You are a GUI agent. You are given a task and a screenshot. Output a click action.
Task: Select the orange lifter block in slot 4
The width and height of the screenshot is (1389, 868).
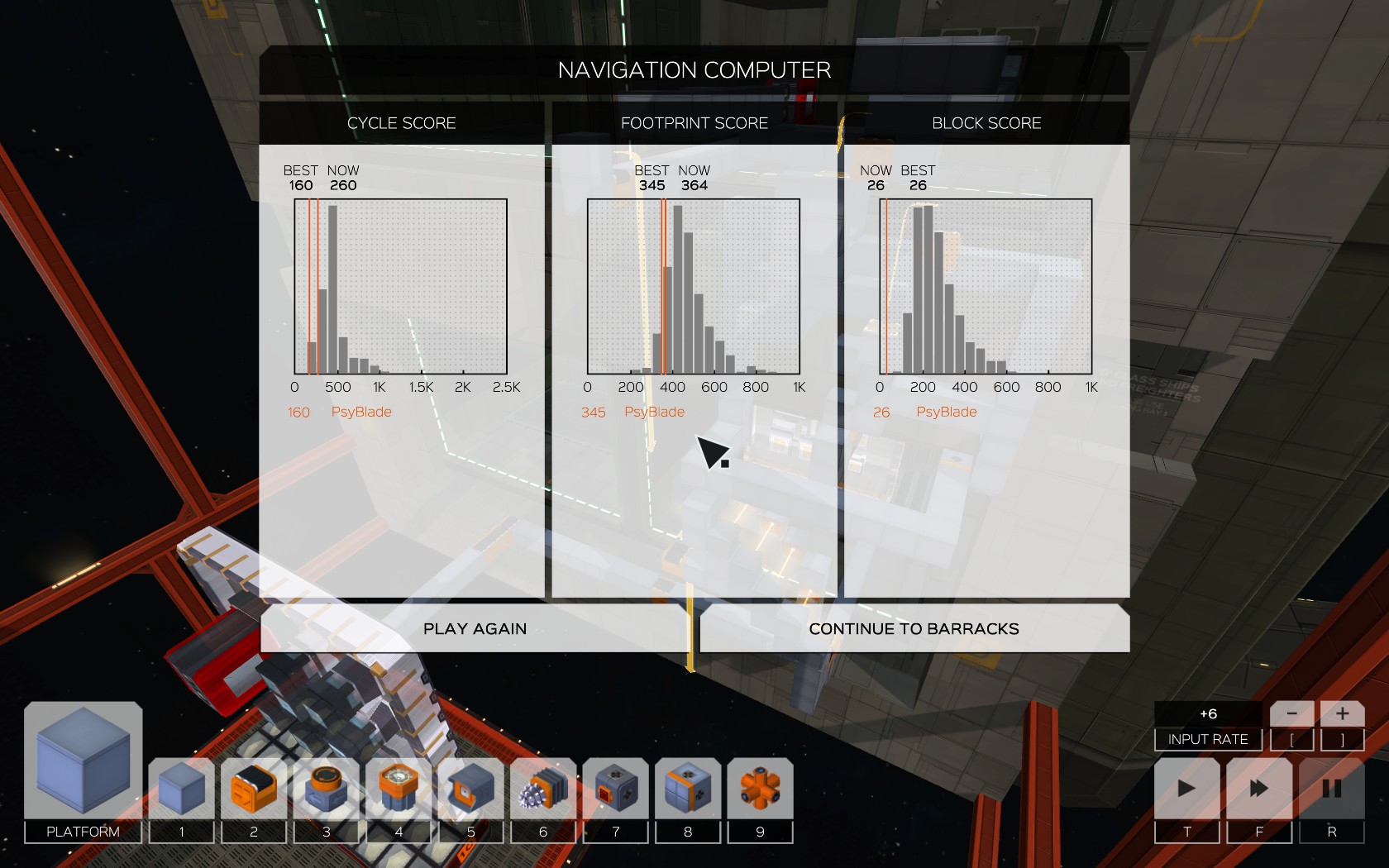399,789
